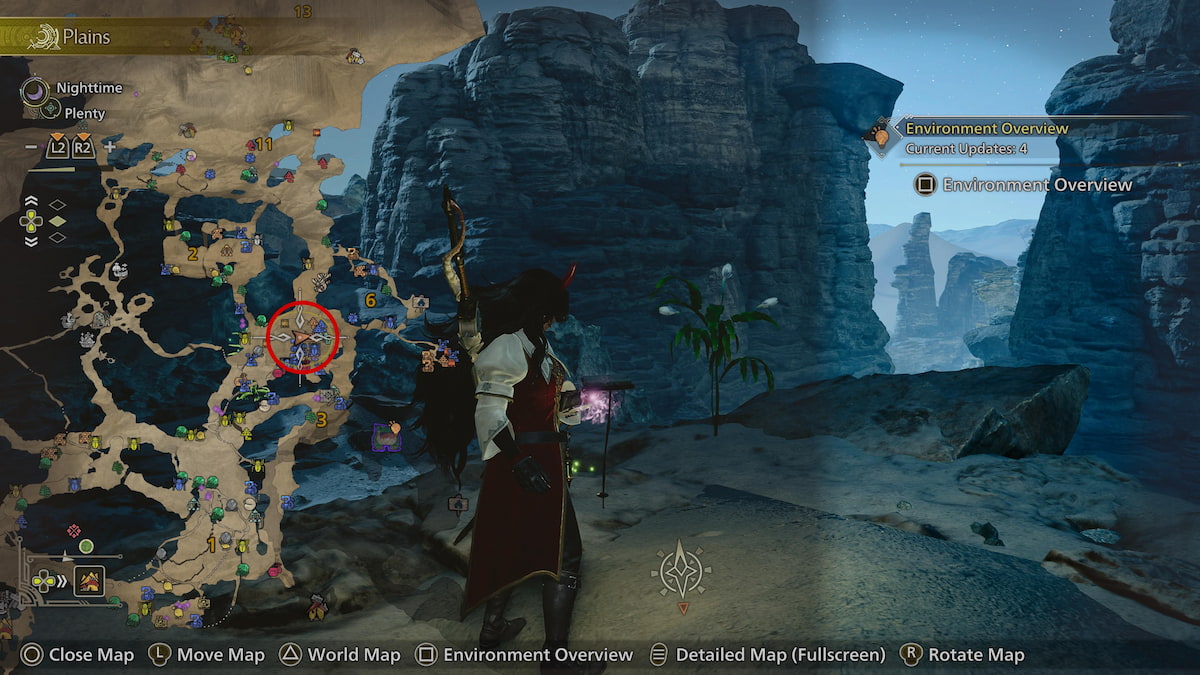
Task: Select area 2 marker on the map
Action: [192, 254]
